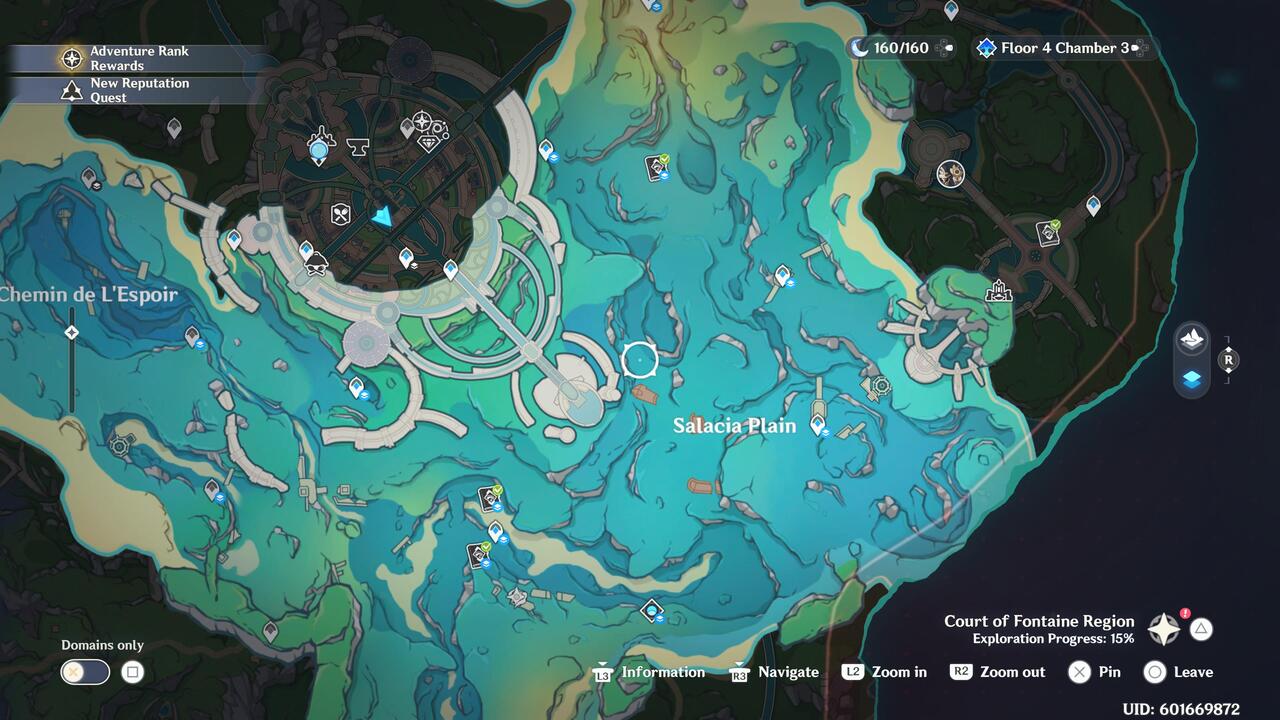Screen dimensions: 1280x720
Task: Enable the Domains only toggle
Action: 84,672
